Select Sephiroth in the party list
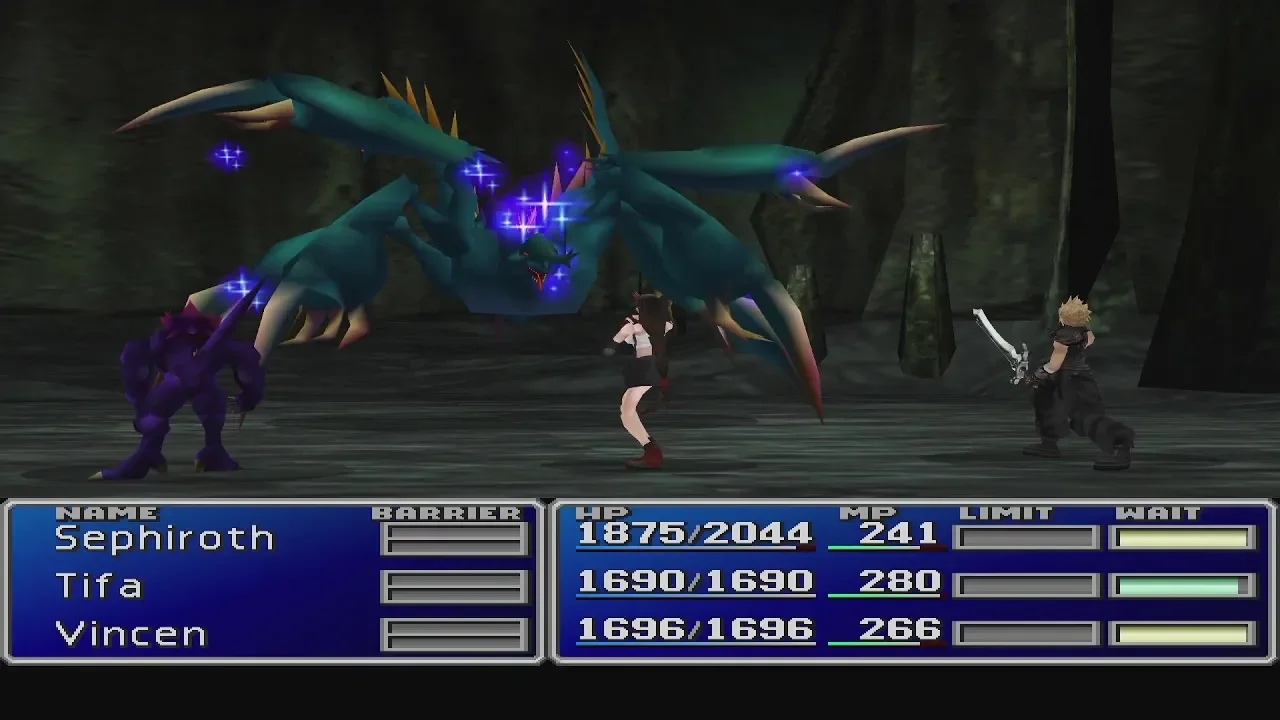This screenshot has height=720, width=1280. [x=164, y=538]
